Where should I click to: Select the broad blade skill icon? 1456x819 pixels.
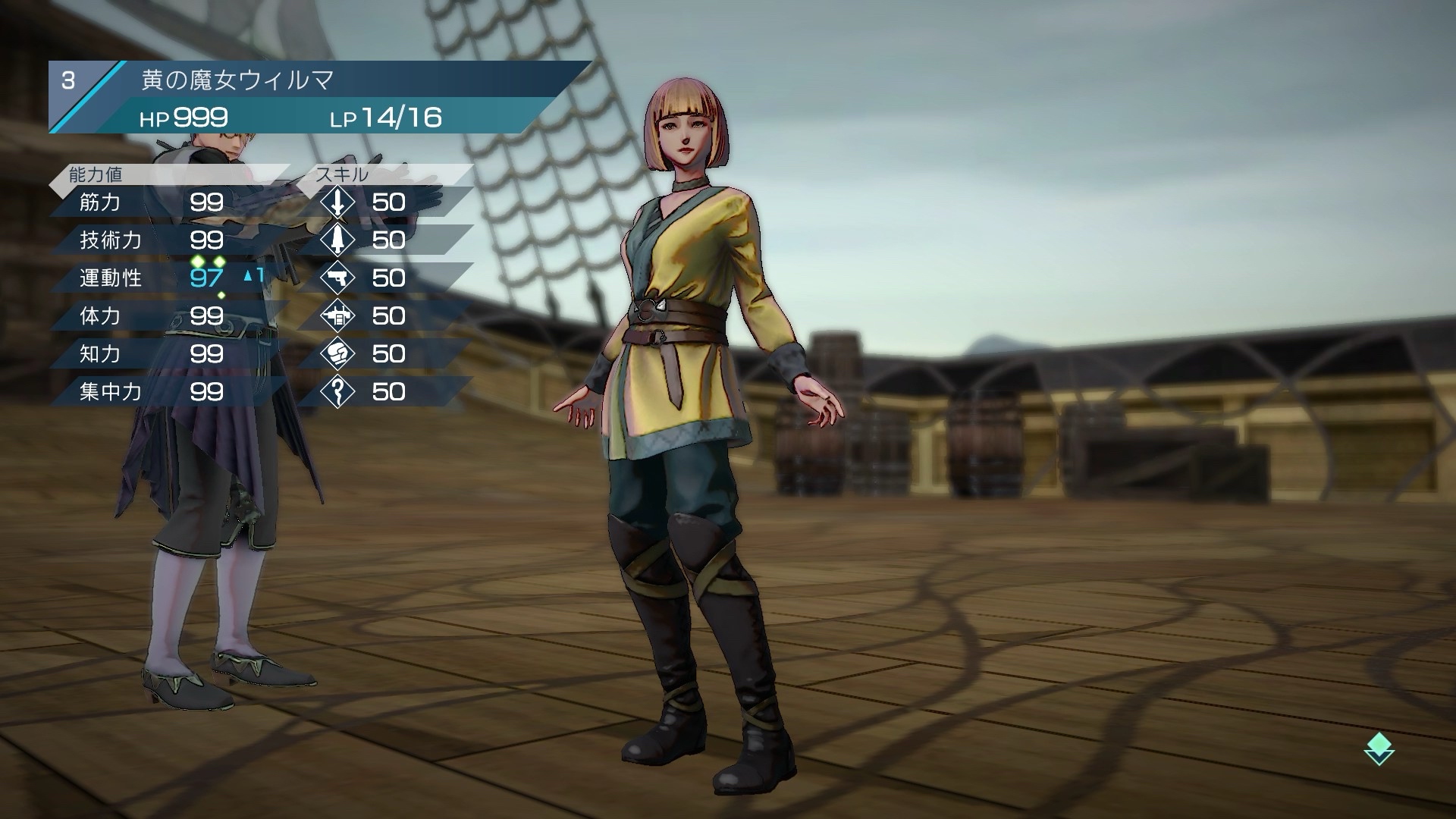[337, 240]
